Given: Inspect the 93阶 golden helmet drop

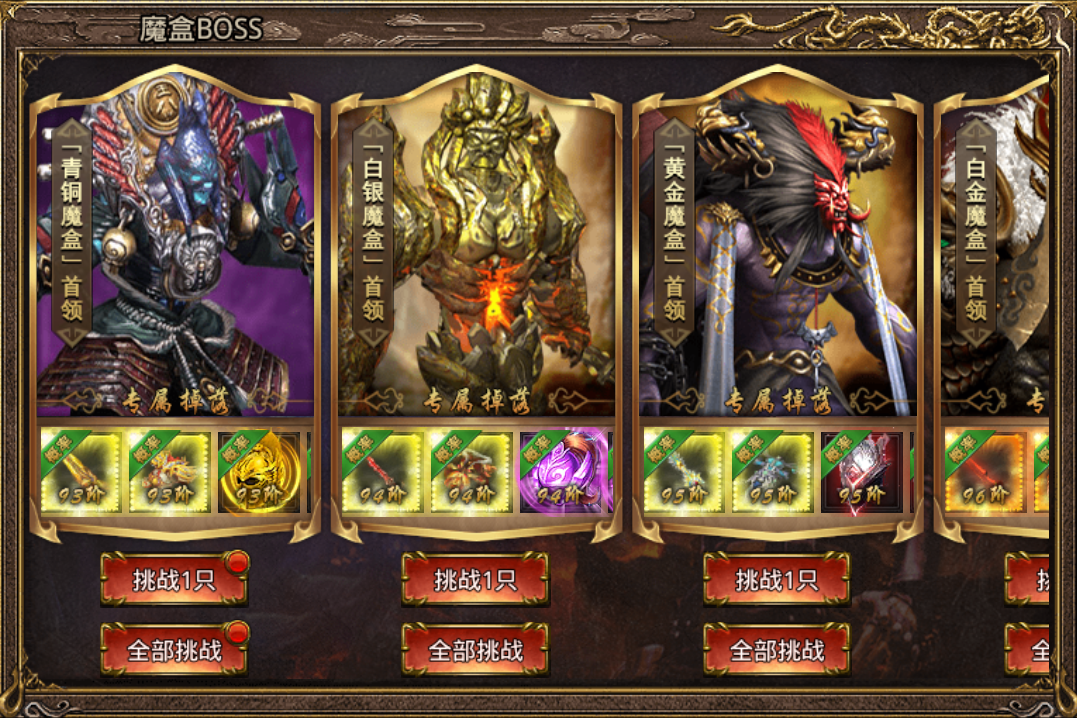Looking at the screenshot, I should [x=259, y=472].
